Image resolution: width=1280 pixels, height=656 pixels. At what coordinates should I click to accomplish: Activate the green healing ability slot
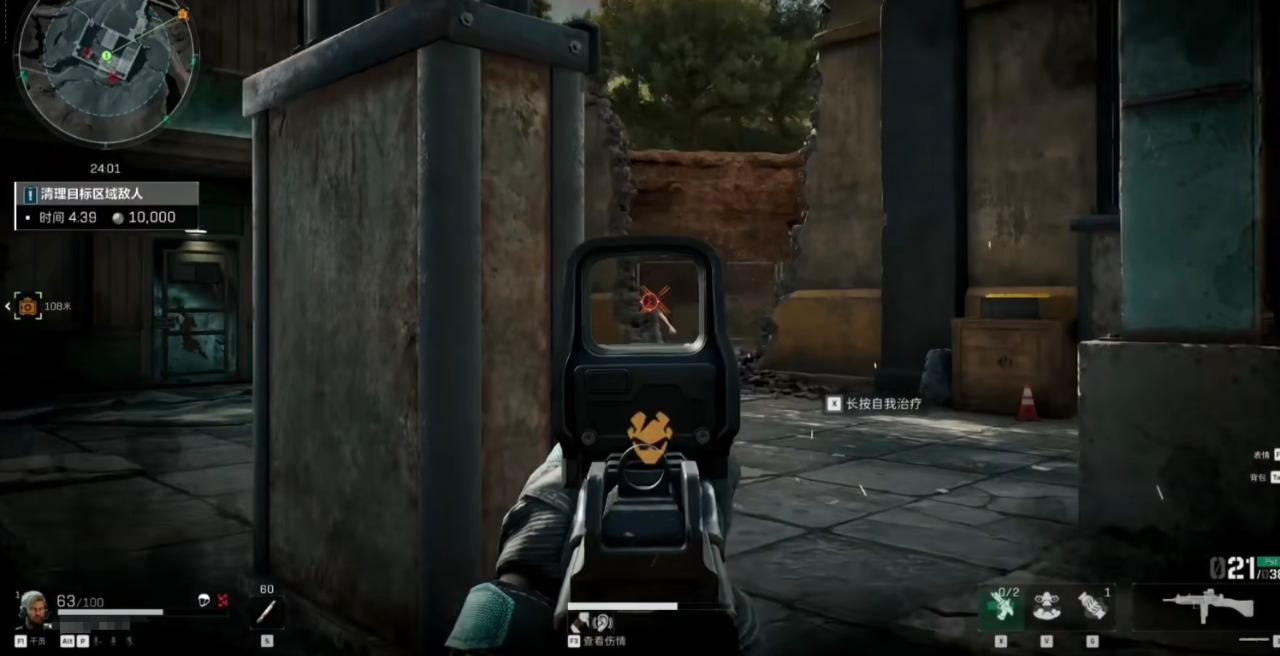[x=1001, y=608]
